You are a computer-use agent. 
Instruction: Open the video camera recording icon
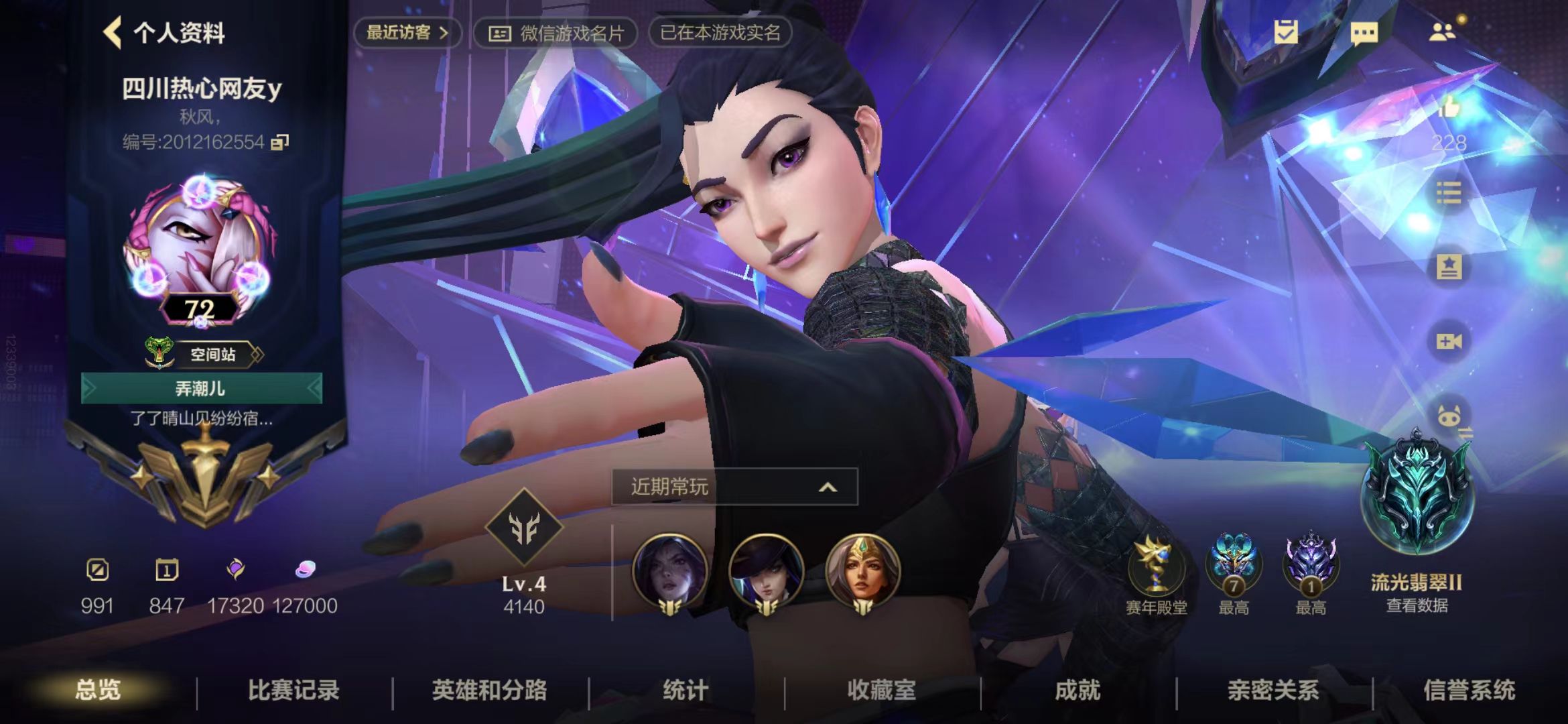coord(1449,342)
